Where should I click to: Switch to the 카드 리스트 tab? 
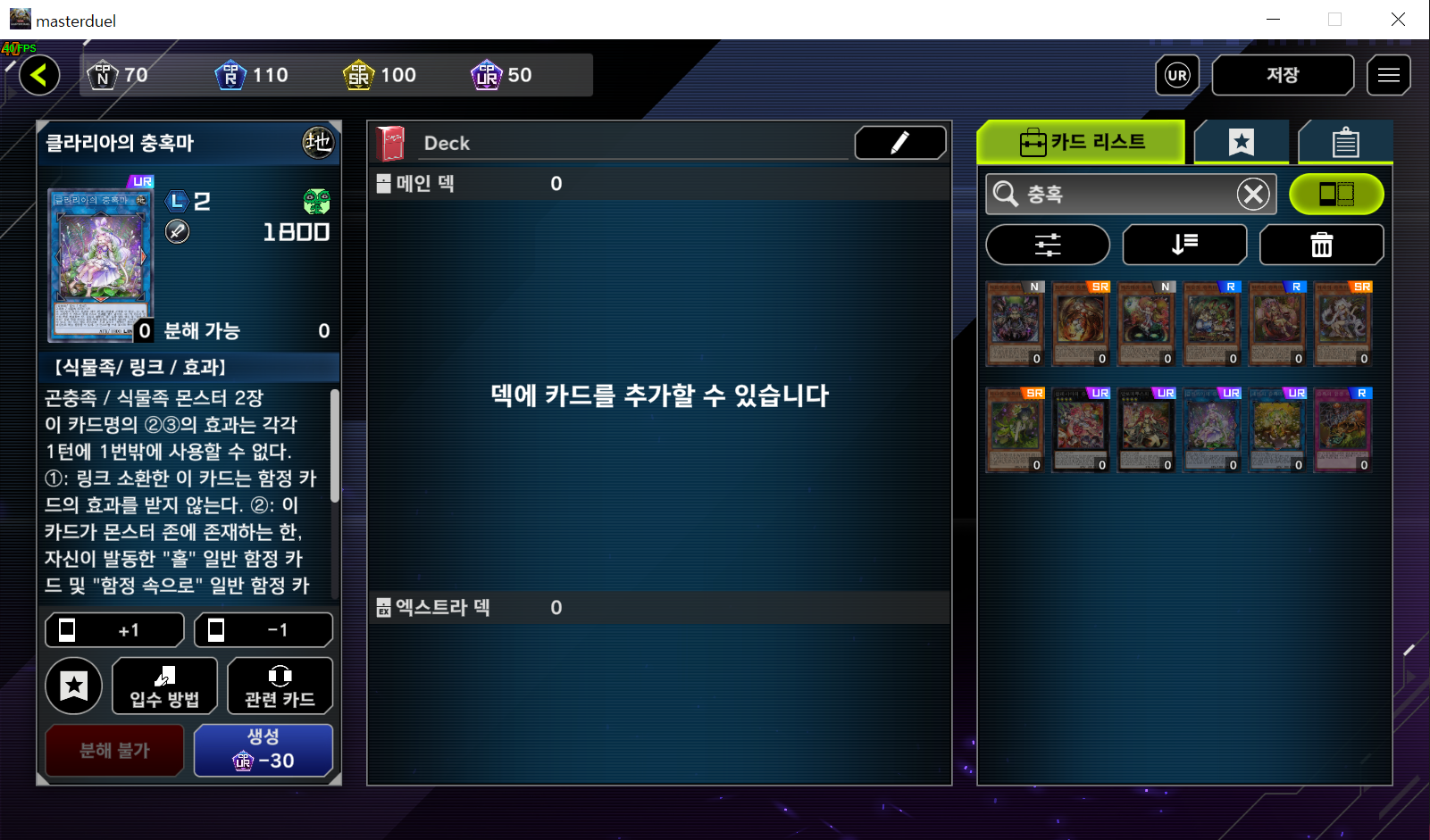tap(1082, 142)
